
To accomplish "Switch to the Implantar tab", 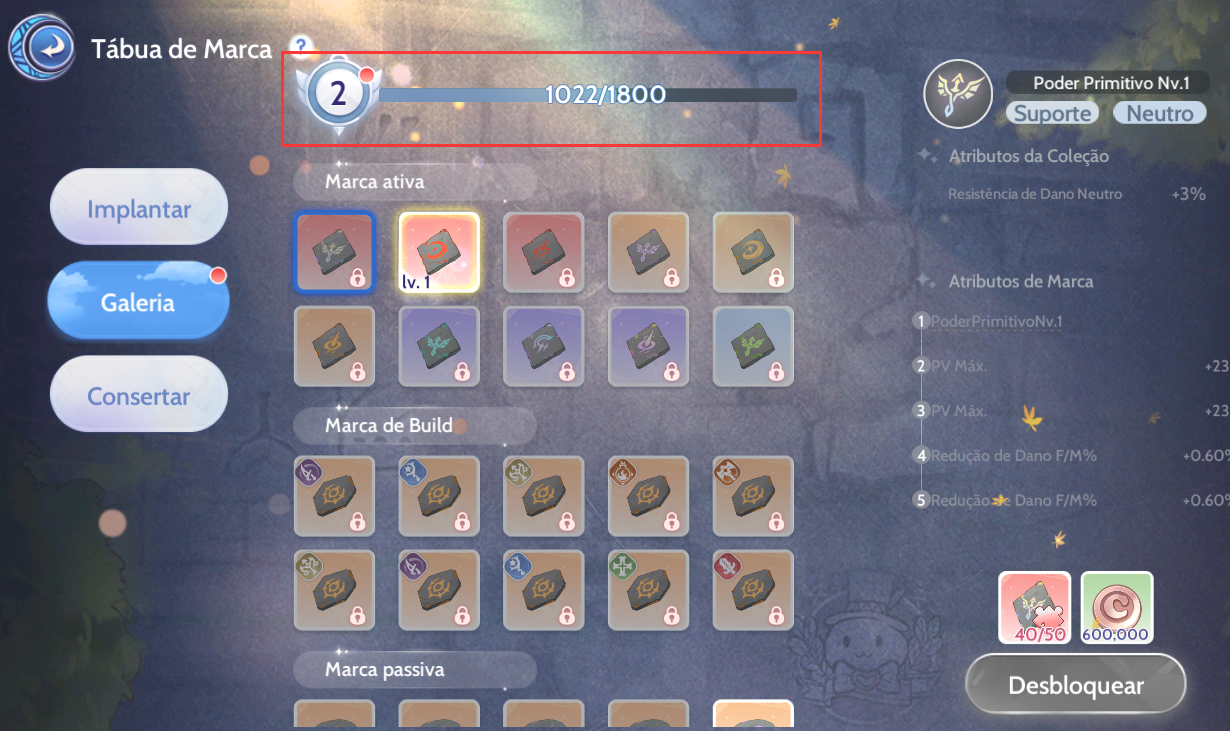I will 139,209.
